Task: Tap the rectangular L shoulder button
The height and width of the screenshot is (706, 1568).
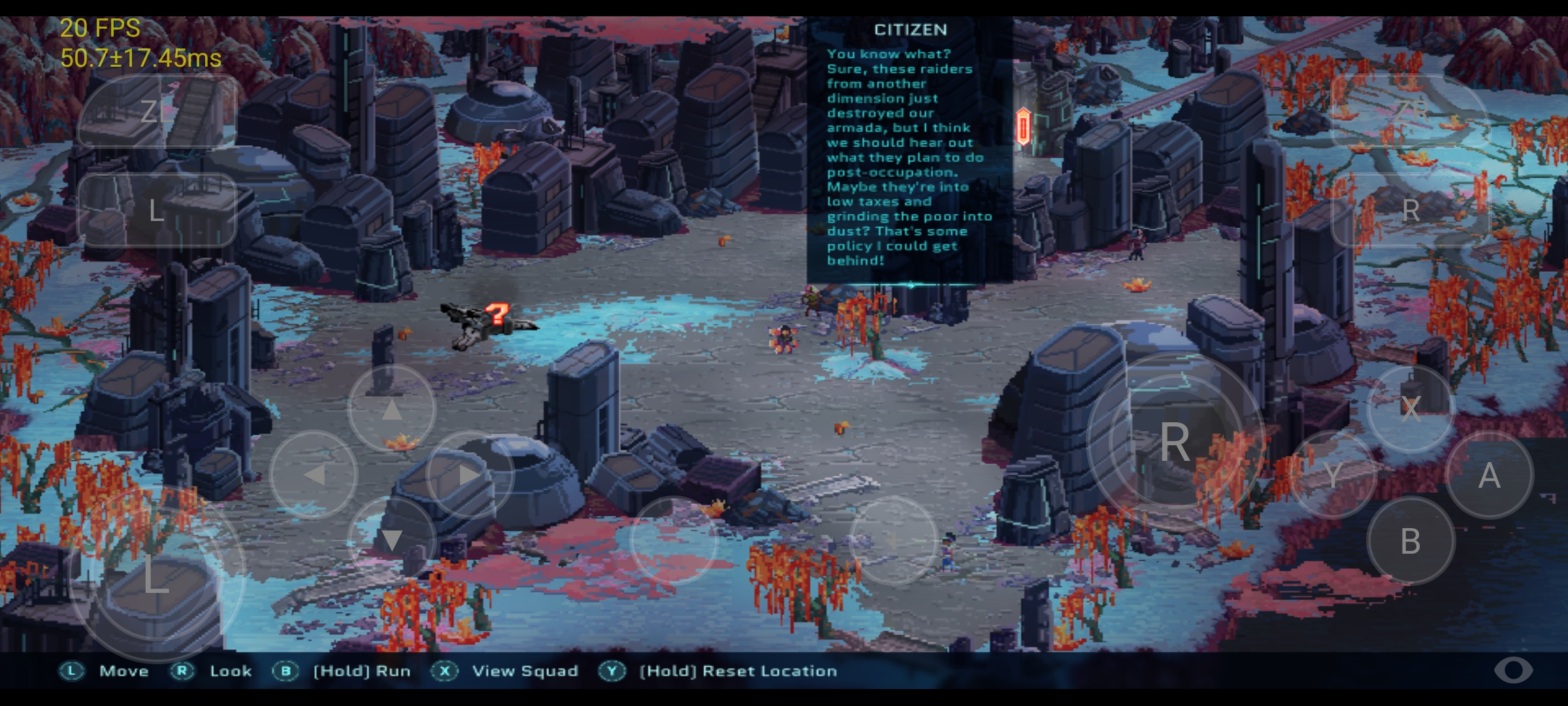Action: [x=157, y=210]
